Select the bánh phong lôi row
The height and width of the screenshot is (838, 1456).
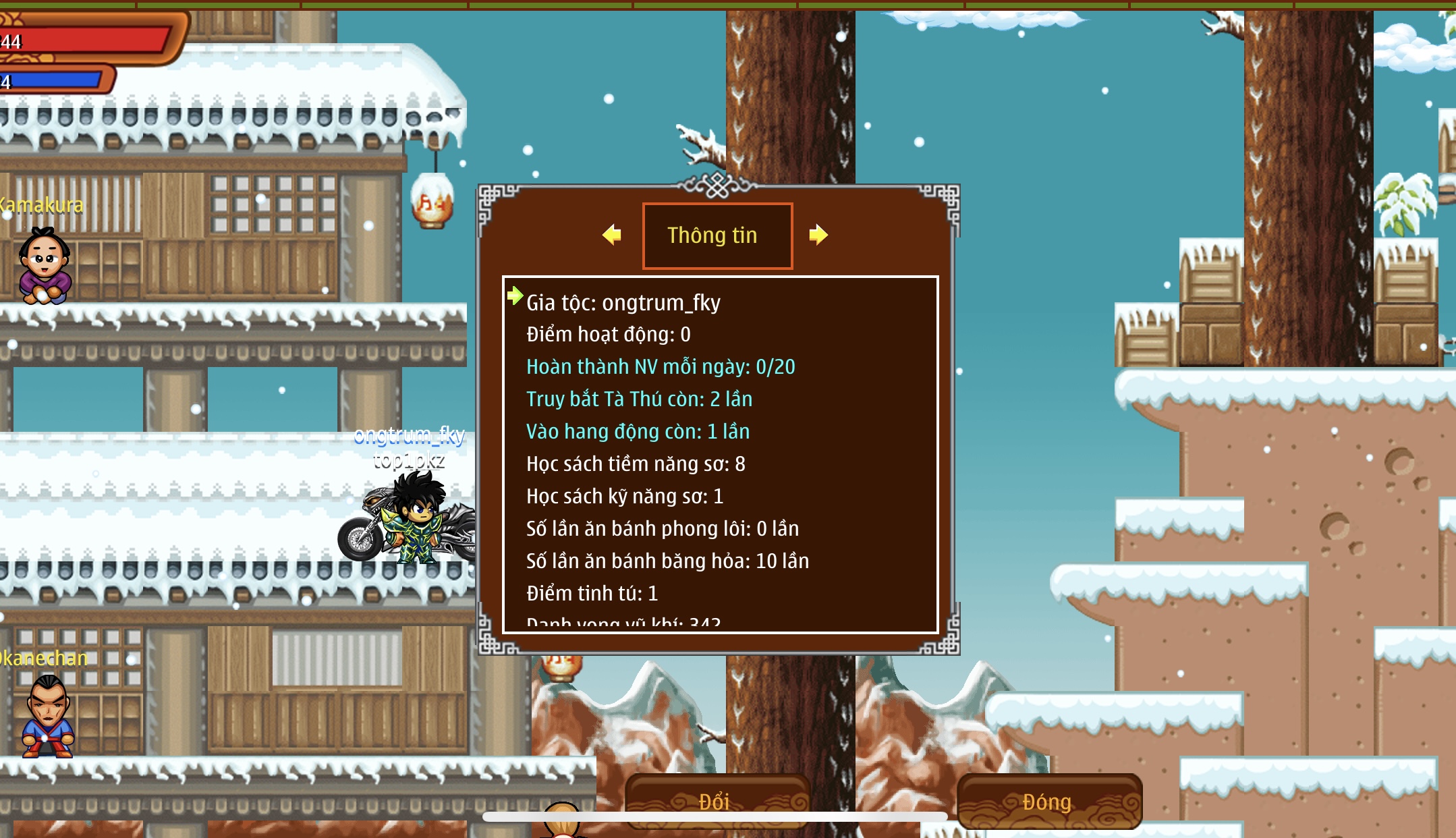[x=662, y=529]
